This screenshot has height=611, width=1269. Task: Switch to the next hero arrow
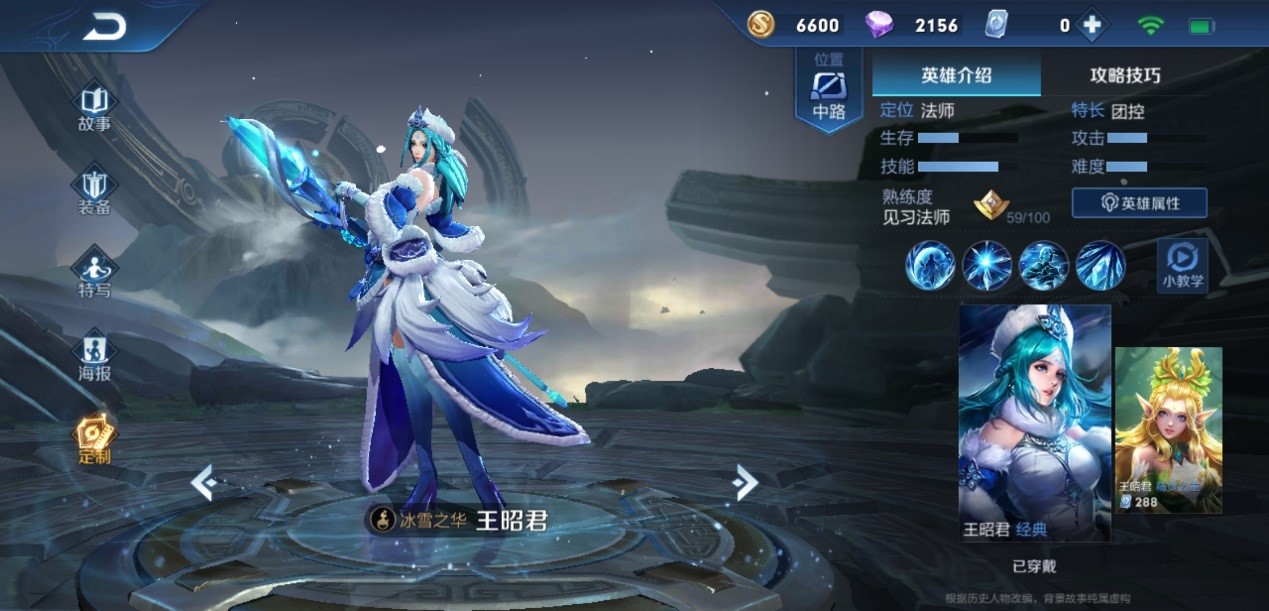[x=744, y=483]
